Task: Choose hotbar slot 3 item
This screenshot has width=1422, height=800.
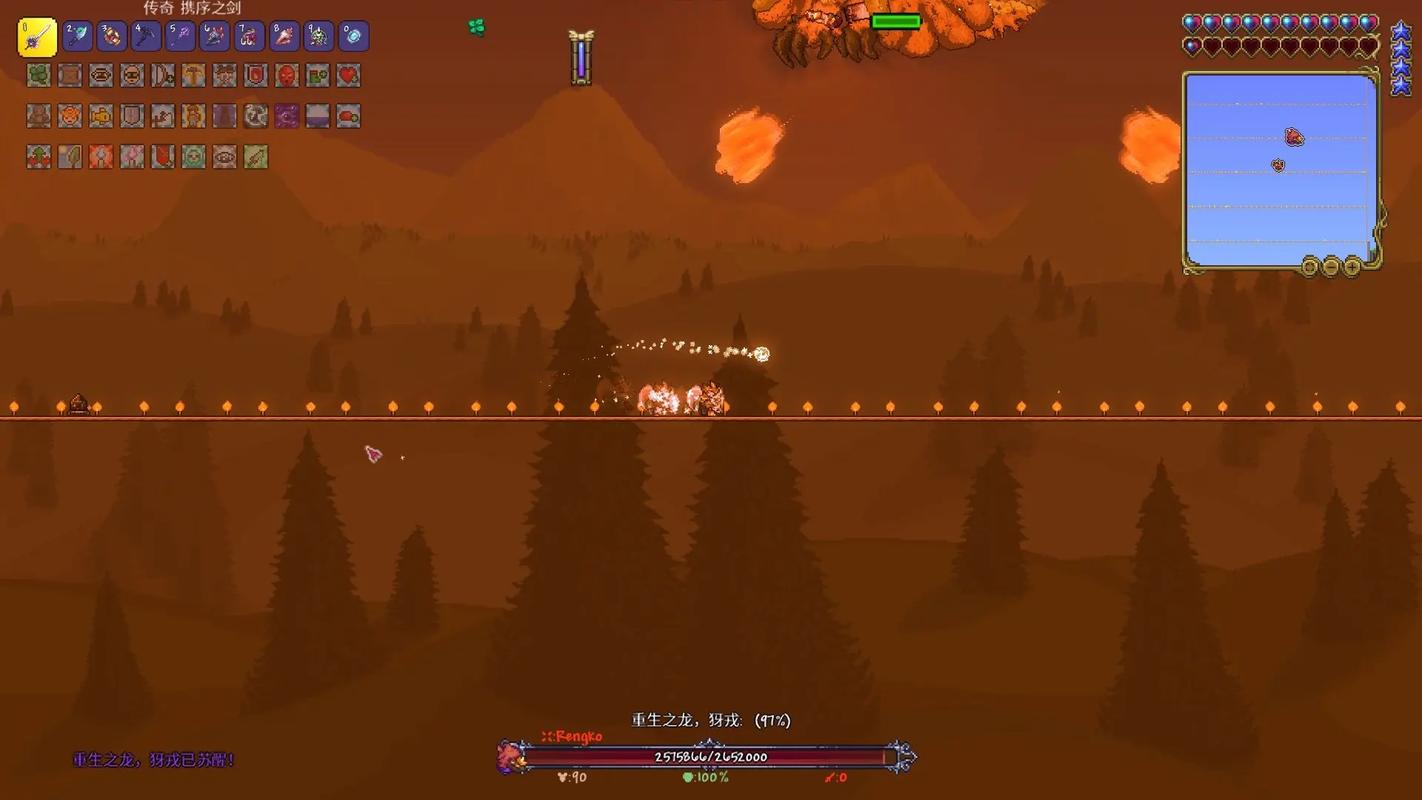Action: click(x=112, y=37)
